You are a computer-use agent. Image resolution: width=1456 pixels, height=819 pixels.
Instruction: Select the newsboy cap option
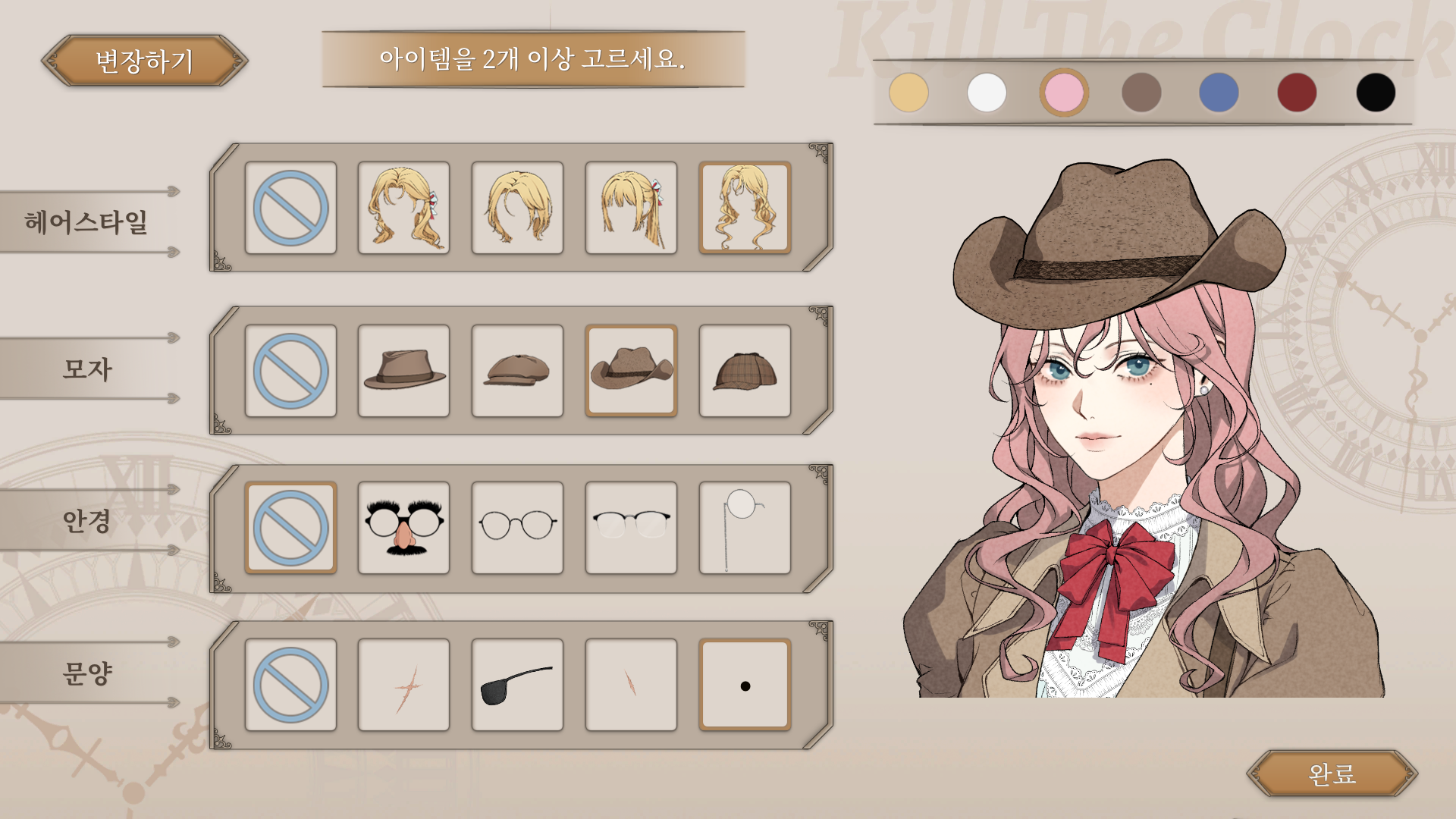518,371
